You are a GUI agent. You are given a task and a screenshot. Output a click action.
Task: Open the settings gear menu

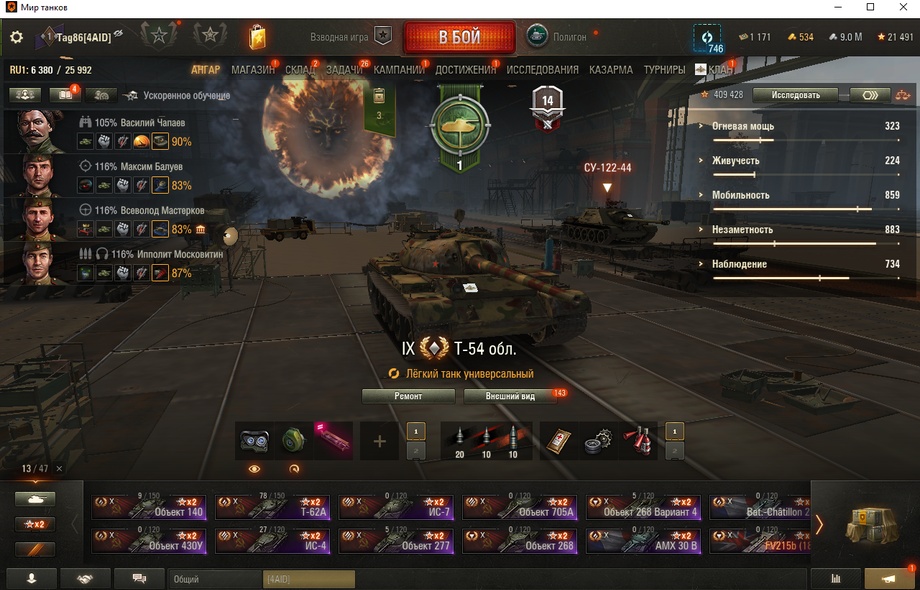16,37
